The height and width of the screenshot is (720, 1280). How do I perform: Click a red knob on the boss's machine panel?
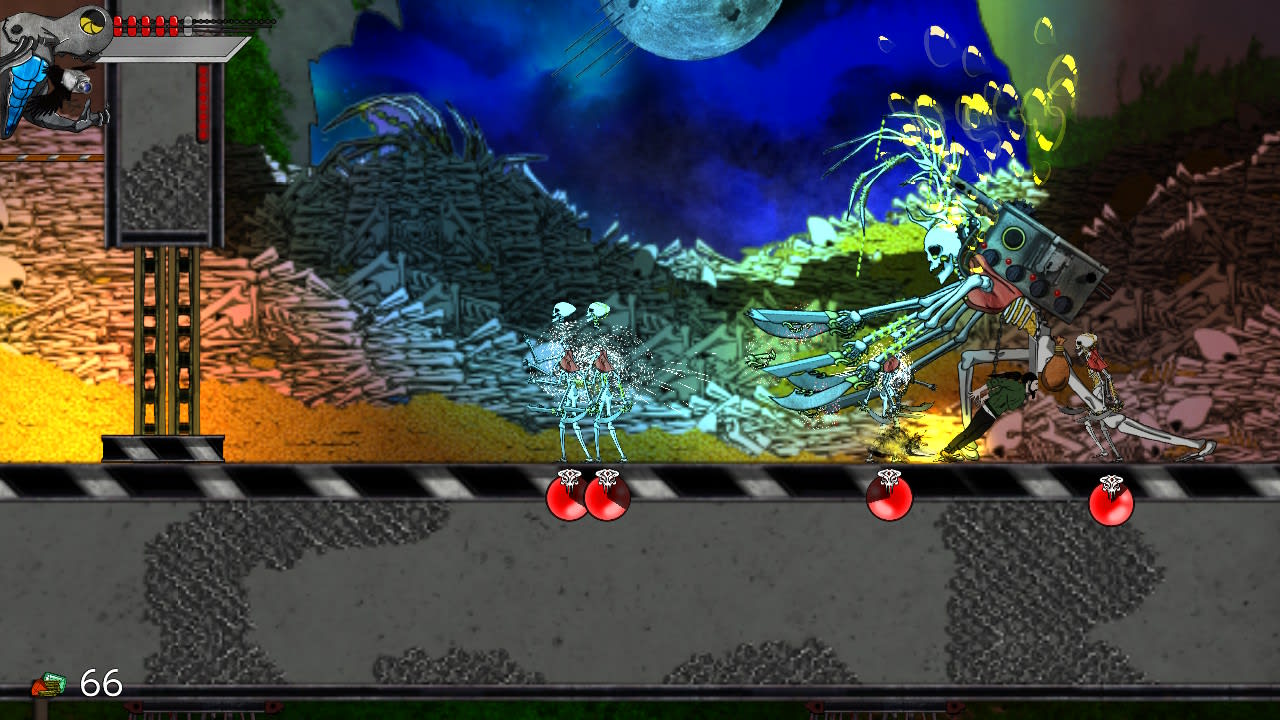coord(1009,261)
